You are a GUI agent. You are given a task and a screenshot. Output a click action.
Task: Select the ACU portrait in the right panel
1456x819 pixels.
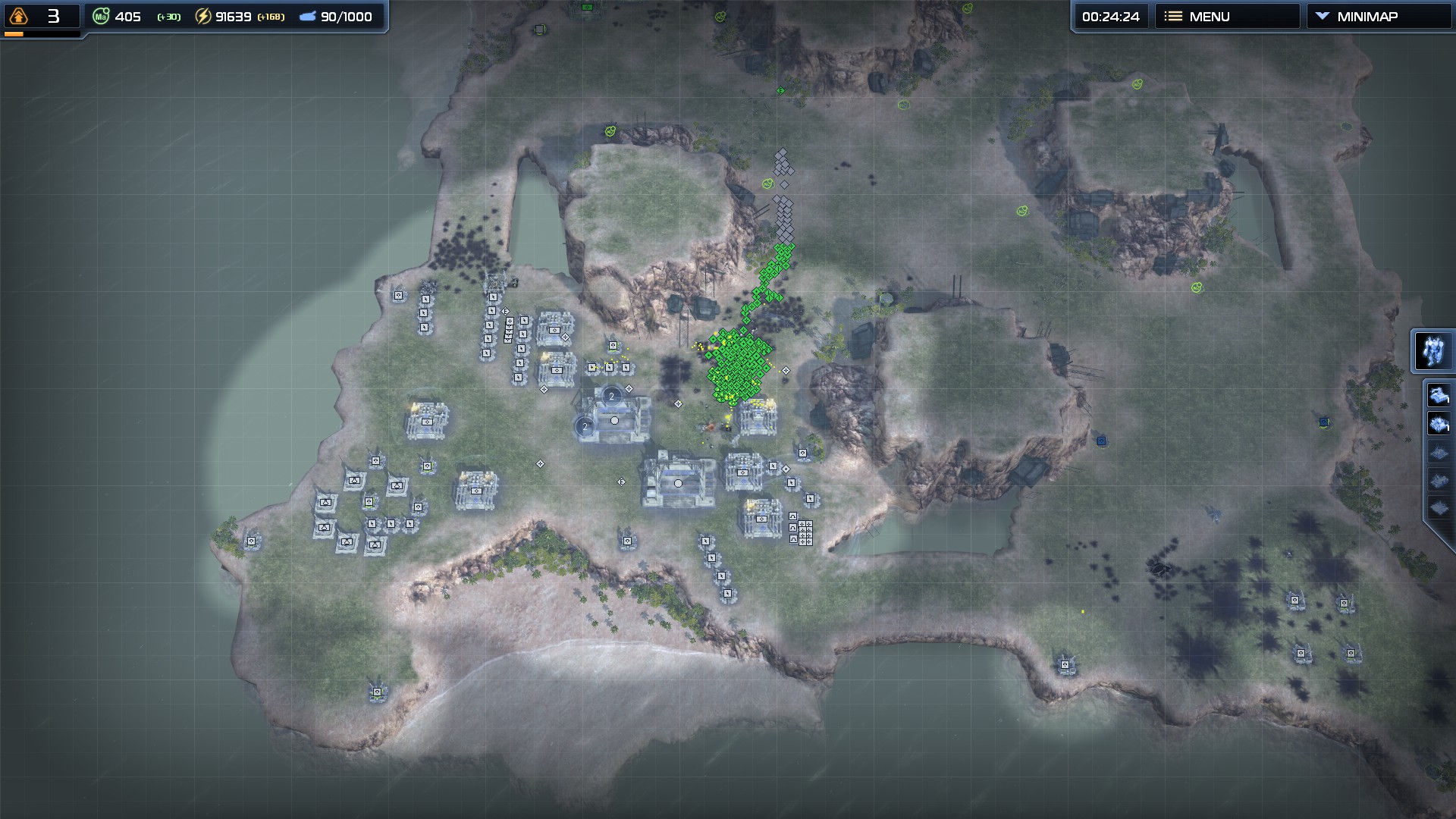coord(1433,350)
